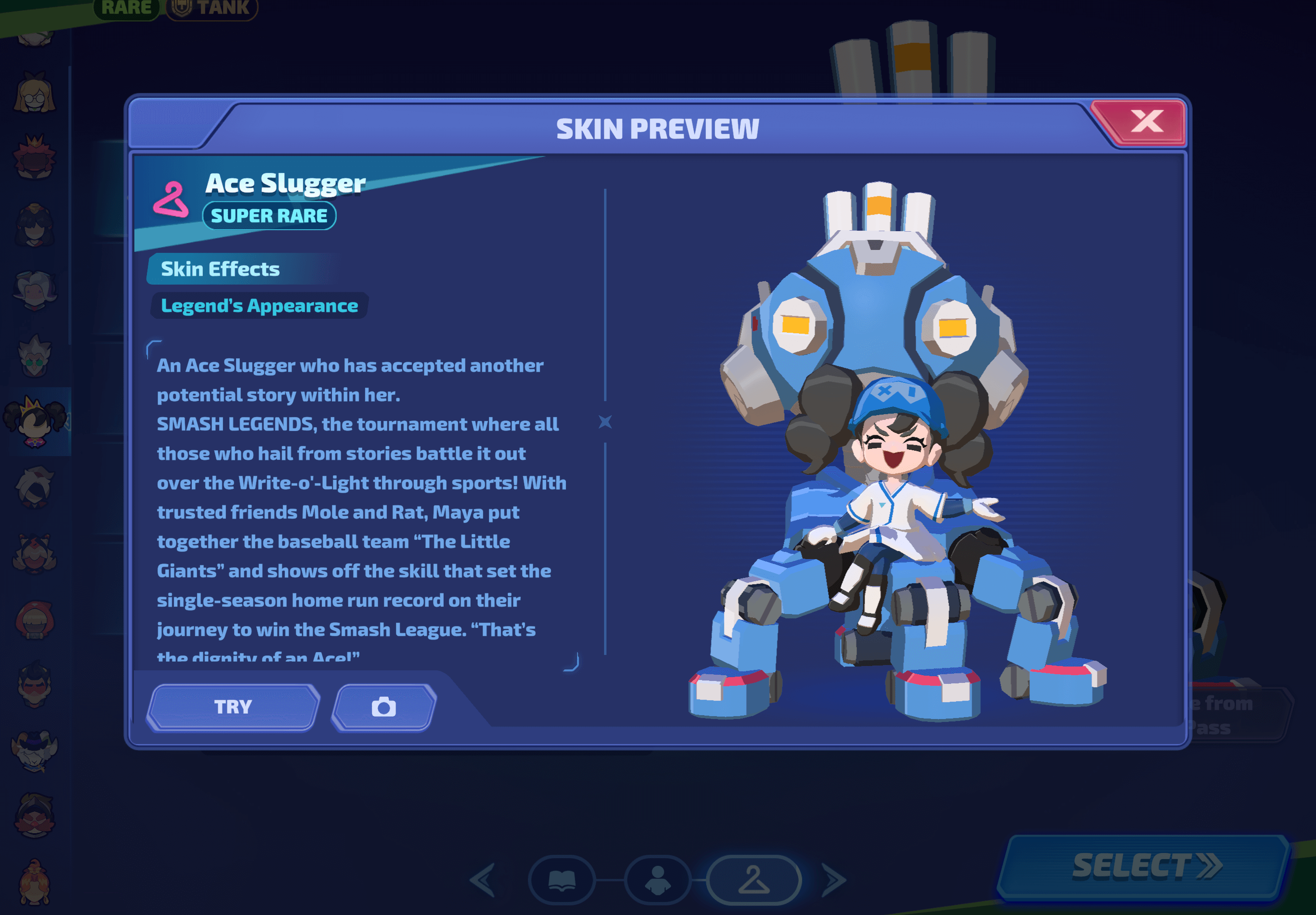Image resolution: width=1316 pixels, height=915 pixels.
Task: Go to the previous legend arrow
Action: (483, 880)
